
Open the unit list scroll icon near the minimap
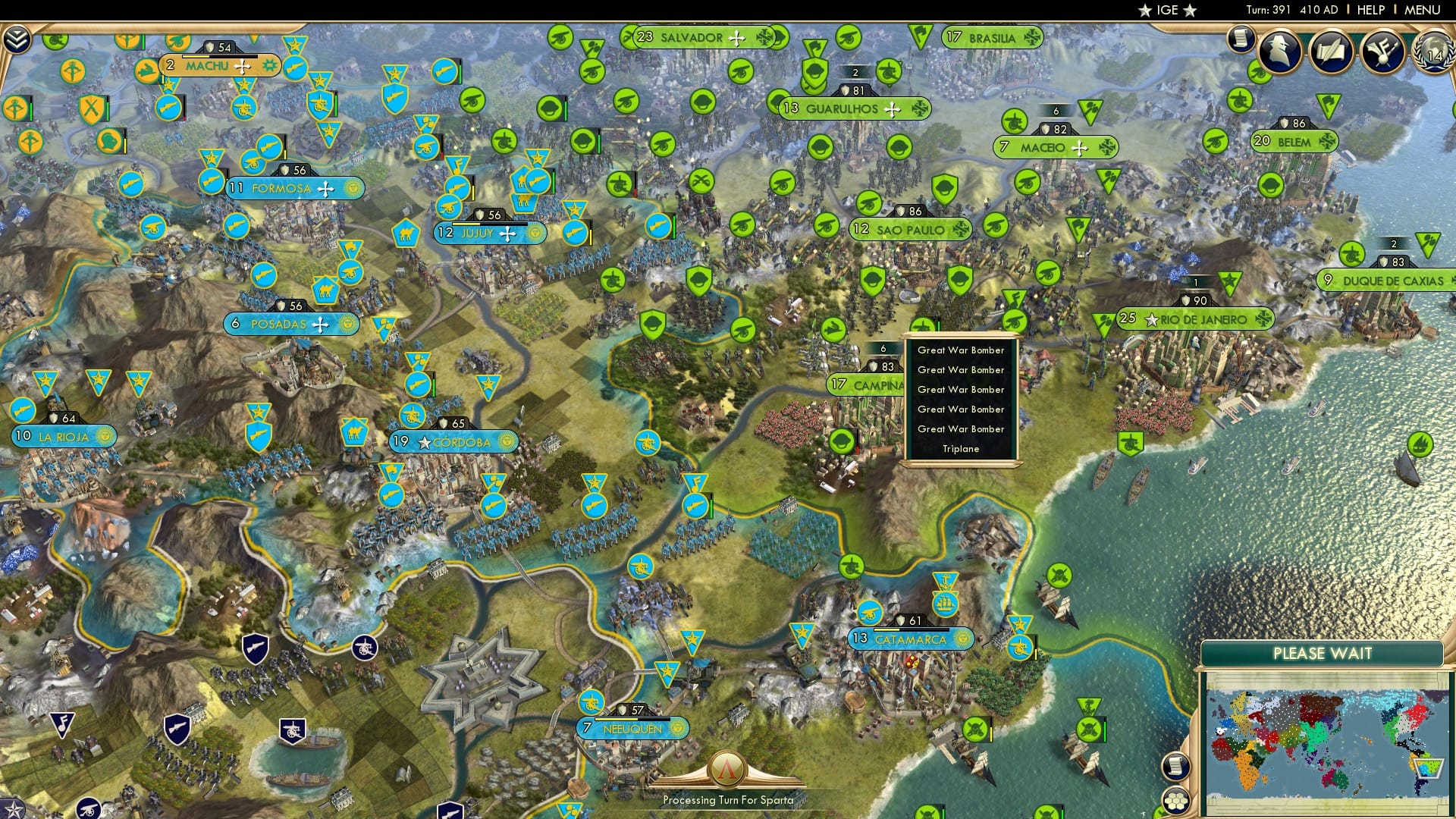[1175, 764]
